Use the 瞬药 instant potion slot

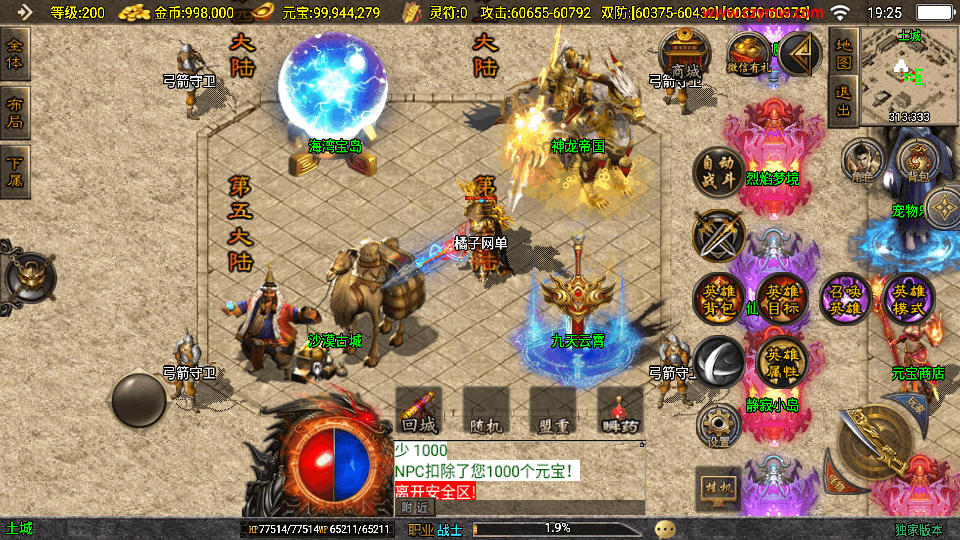pyautogui.click(x=620, y=412)
